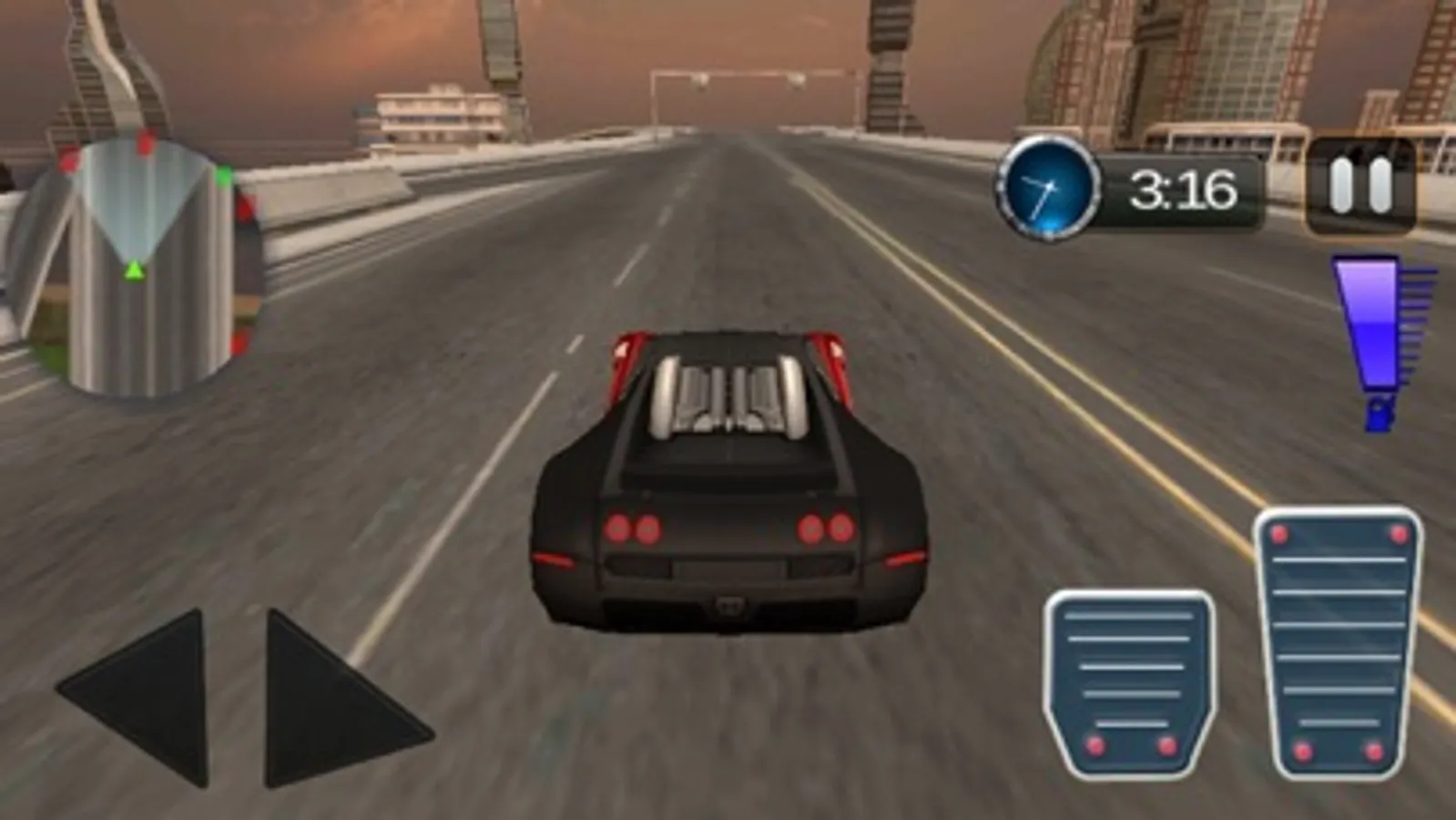Click the green player arrow on the minimap
The image size is (1456, 820).
(136, 271)
